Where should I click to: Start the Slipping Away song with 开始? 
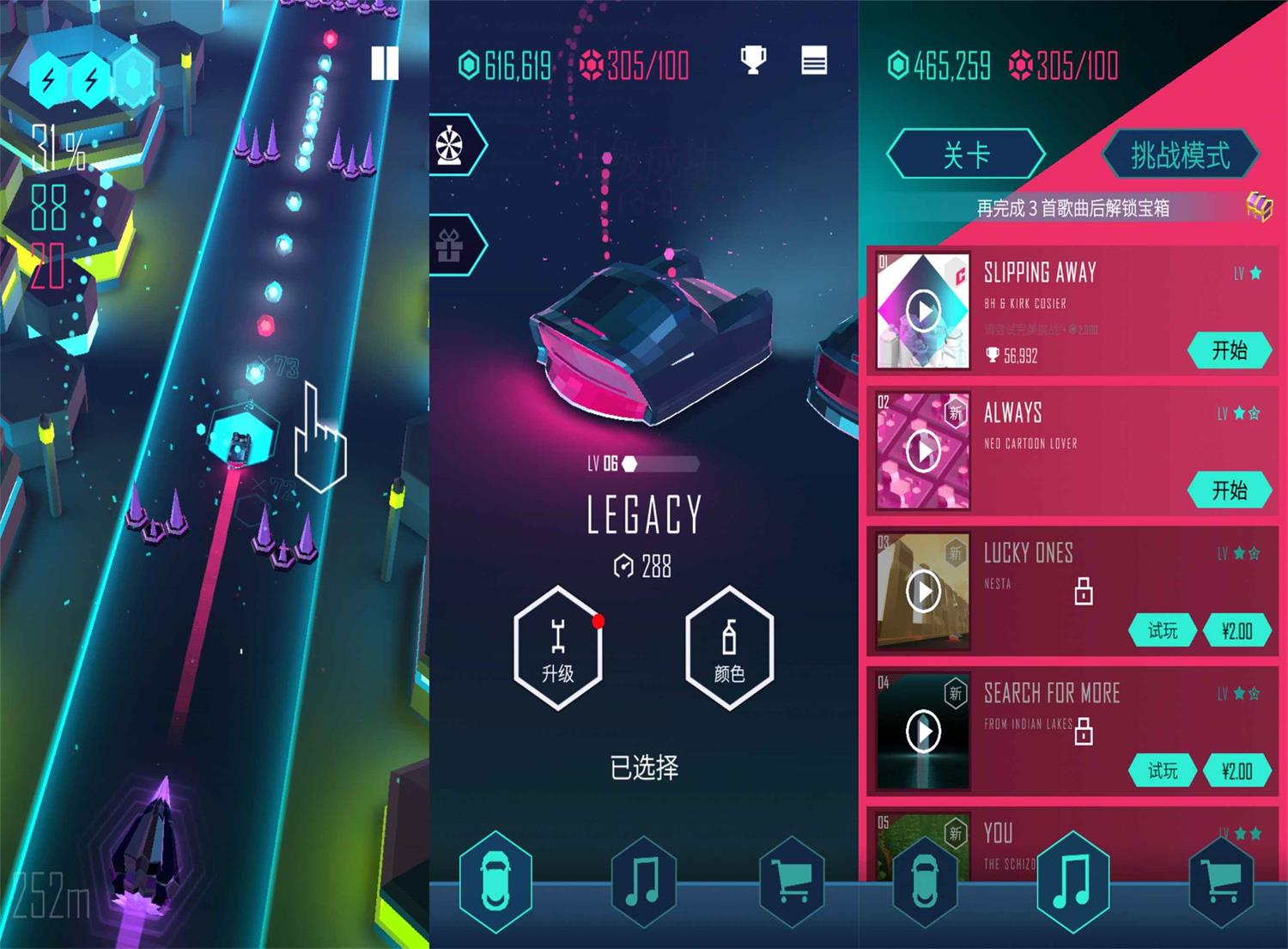(1229, 350)
